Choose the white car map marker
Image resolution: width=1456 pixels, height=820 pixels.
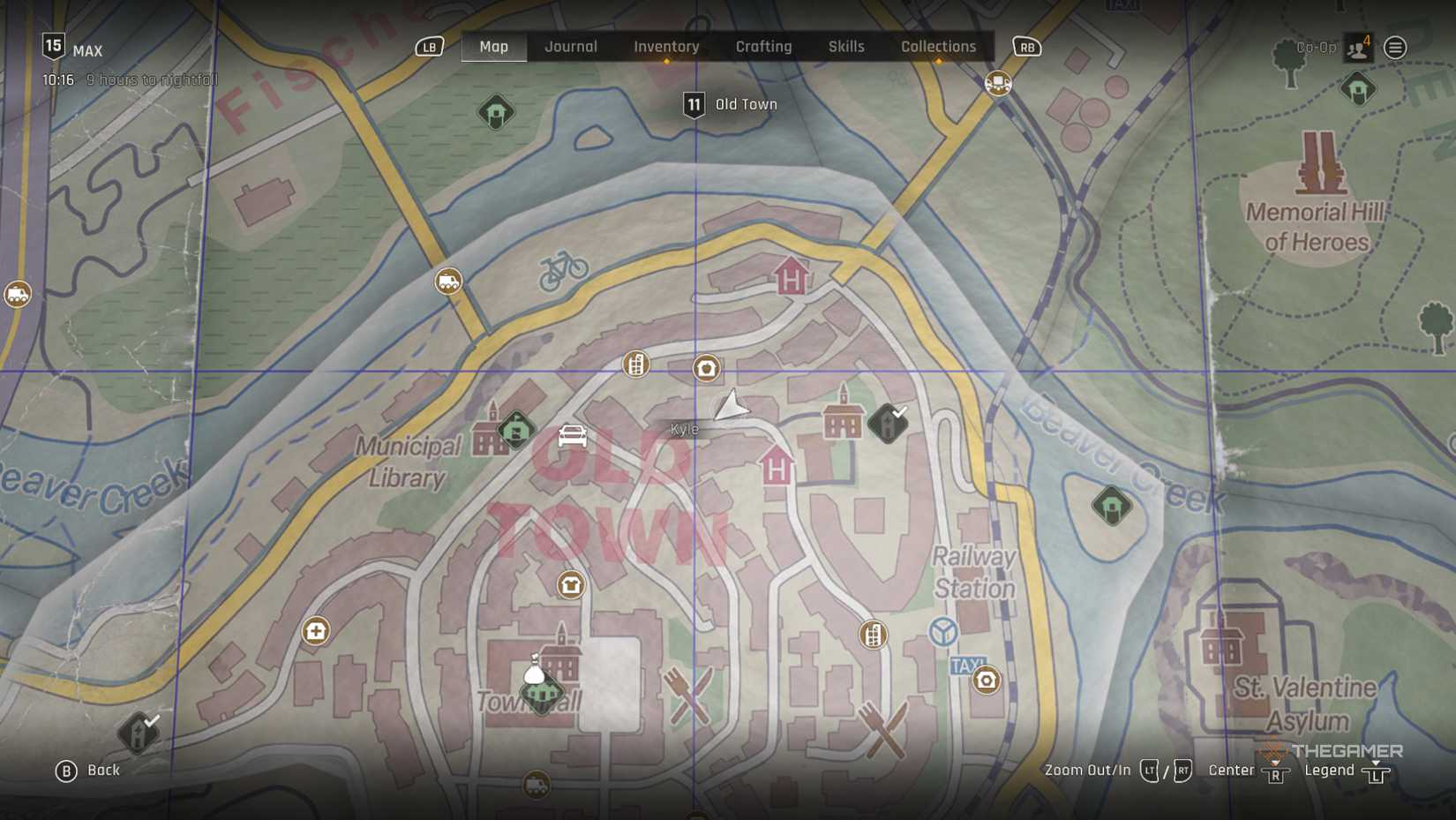pos(572,436)
